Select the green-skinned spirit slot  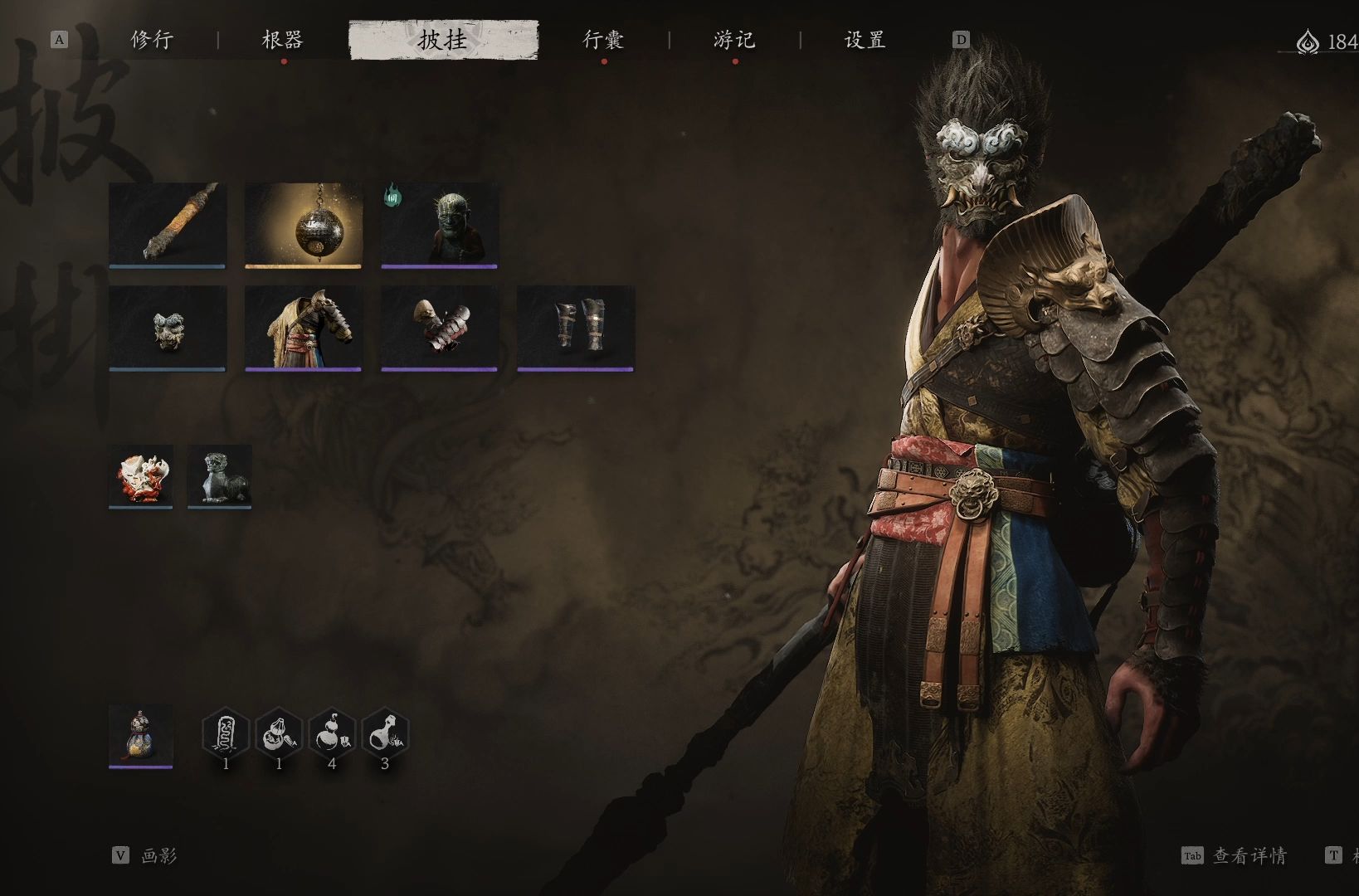point(440,224)
